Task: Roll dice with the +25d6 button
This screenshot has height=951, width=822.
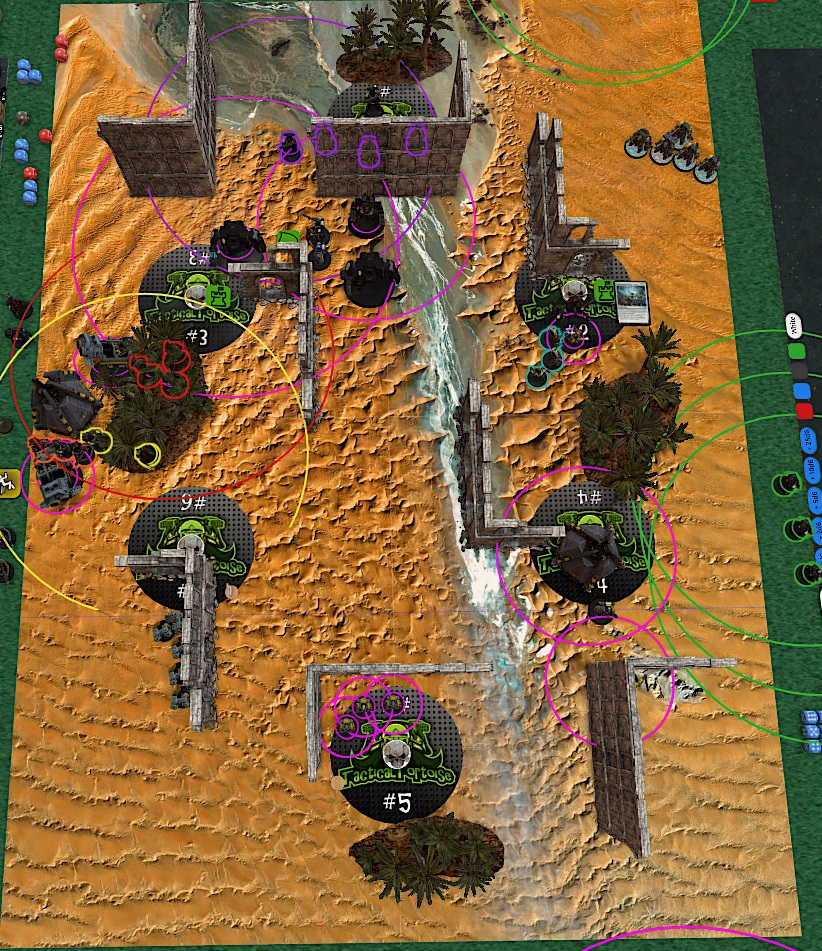Action: pyautogui.click(x=805, y=441)
